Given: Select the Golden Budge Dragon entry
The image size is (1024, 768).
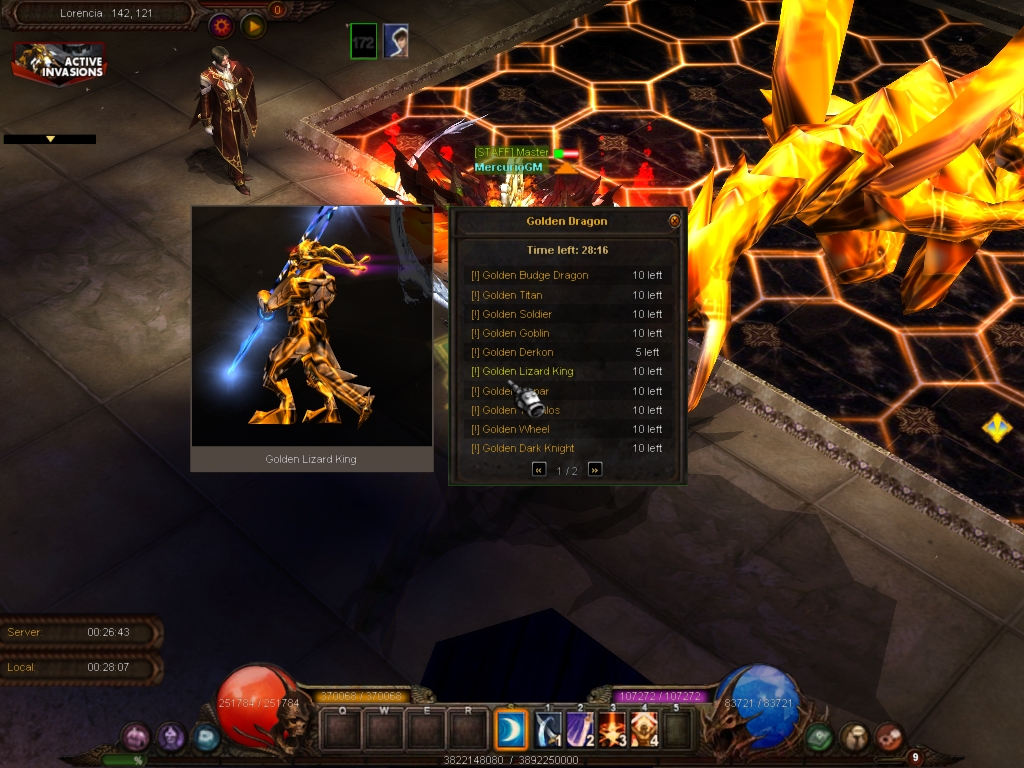Looking at the screenshot, I should pyautogui.click(x=535, y=275).
